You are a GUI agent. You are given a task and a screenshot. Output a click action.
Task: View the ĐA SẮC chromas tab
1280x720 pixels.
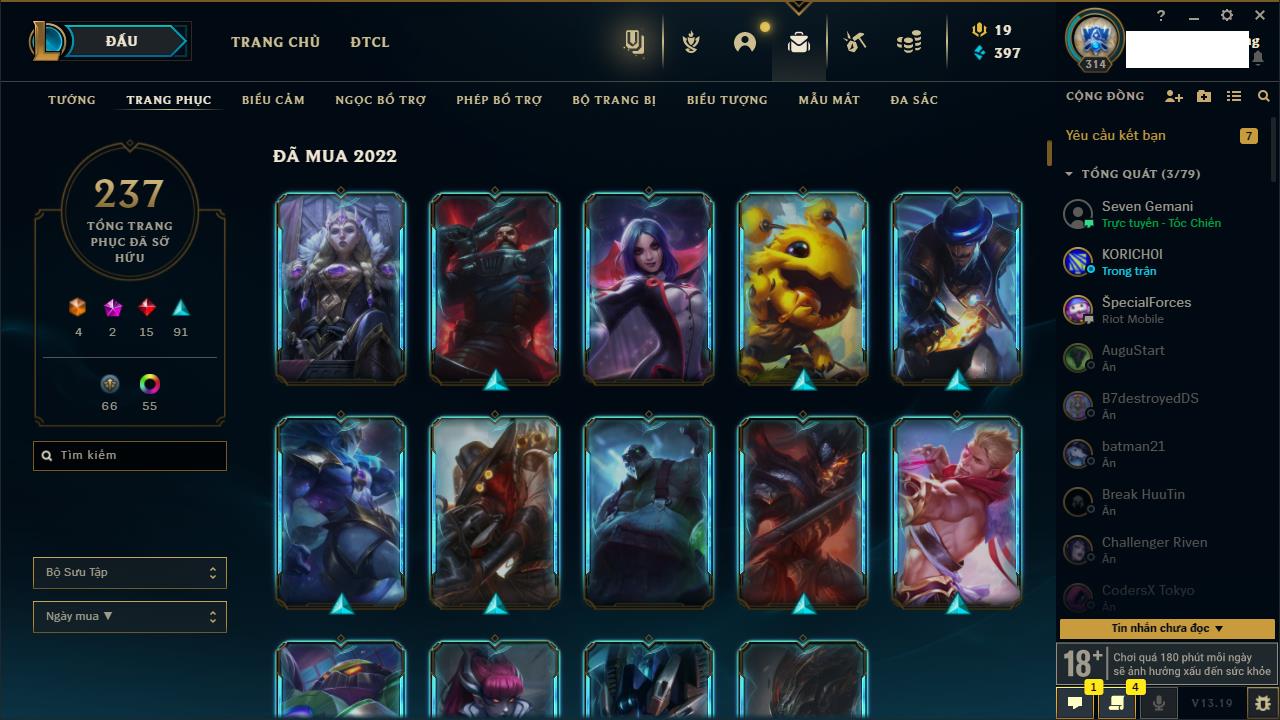tap(914, 100)
